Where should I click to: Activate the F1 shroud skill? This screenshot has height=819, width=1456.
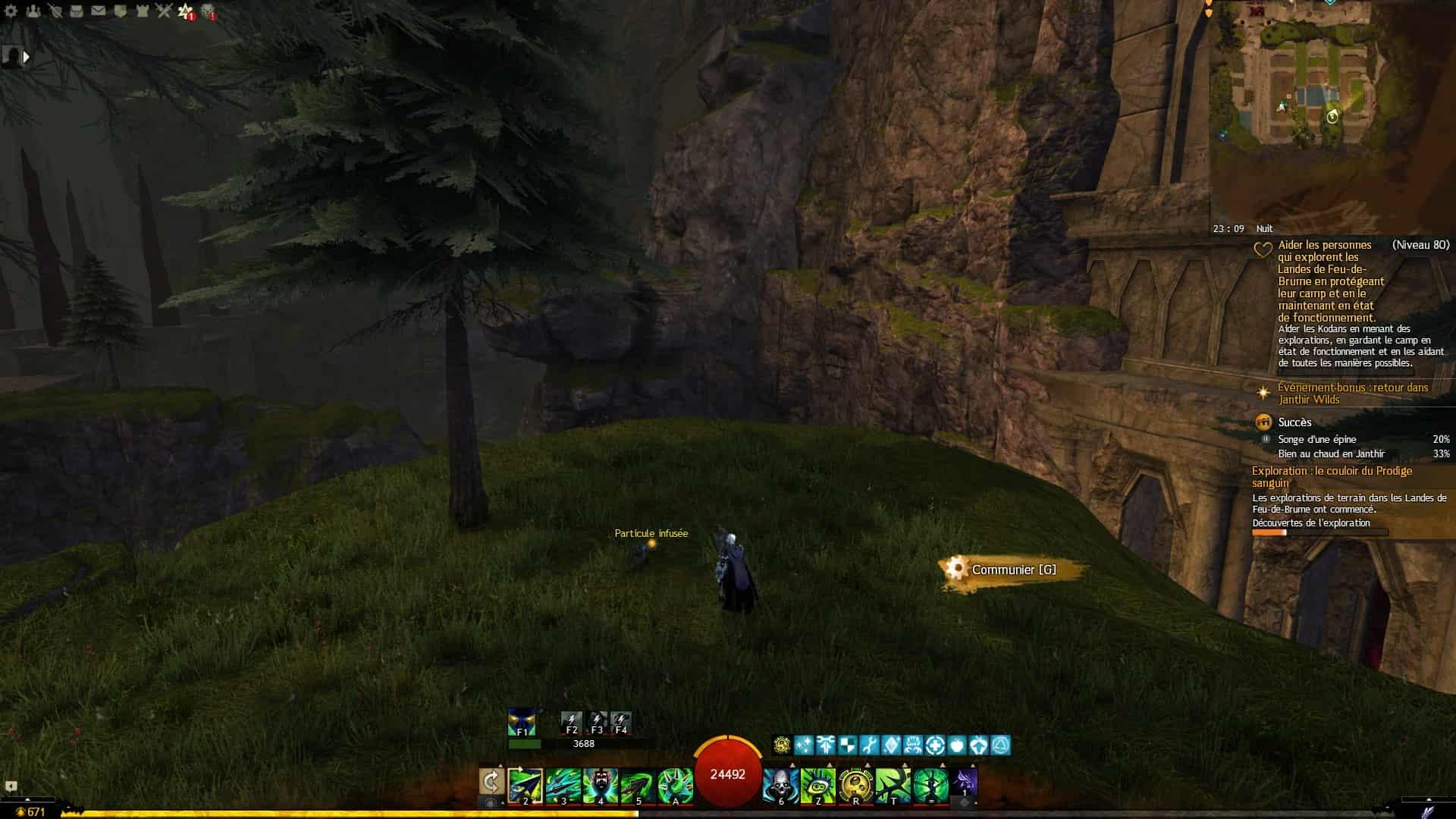click(x=522, y=722)
